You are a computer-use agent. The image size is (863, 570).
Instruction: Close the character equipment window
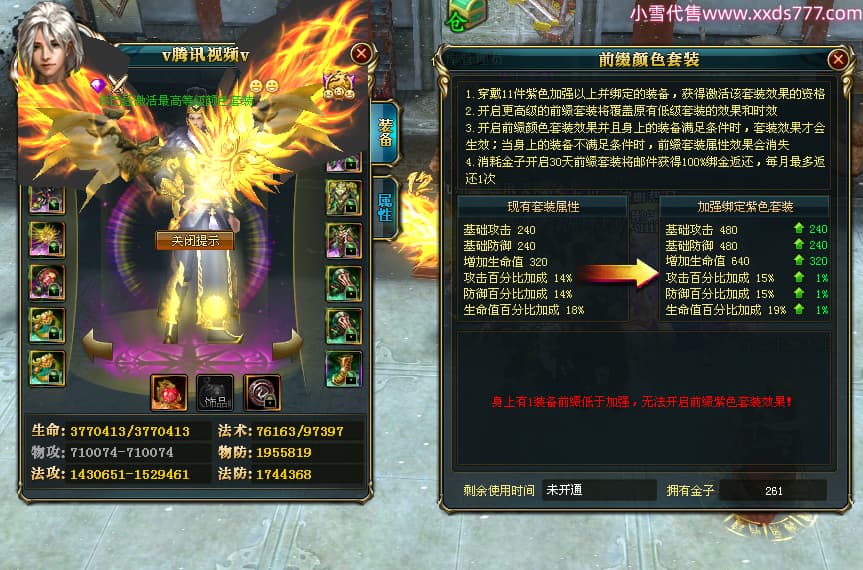[x=361, y=53]
